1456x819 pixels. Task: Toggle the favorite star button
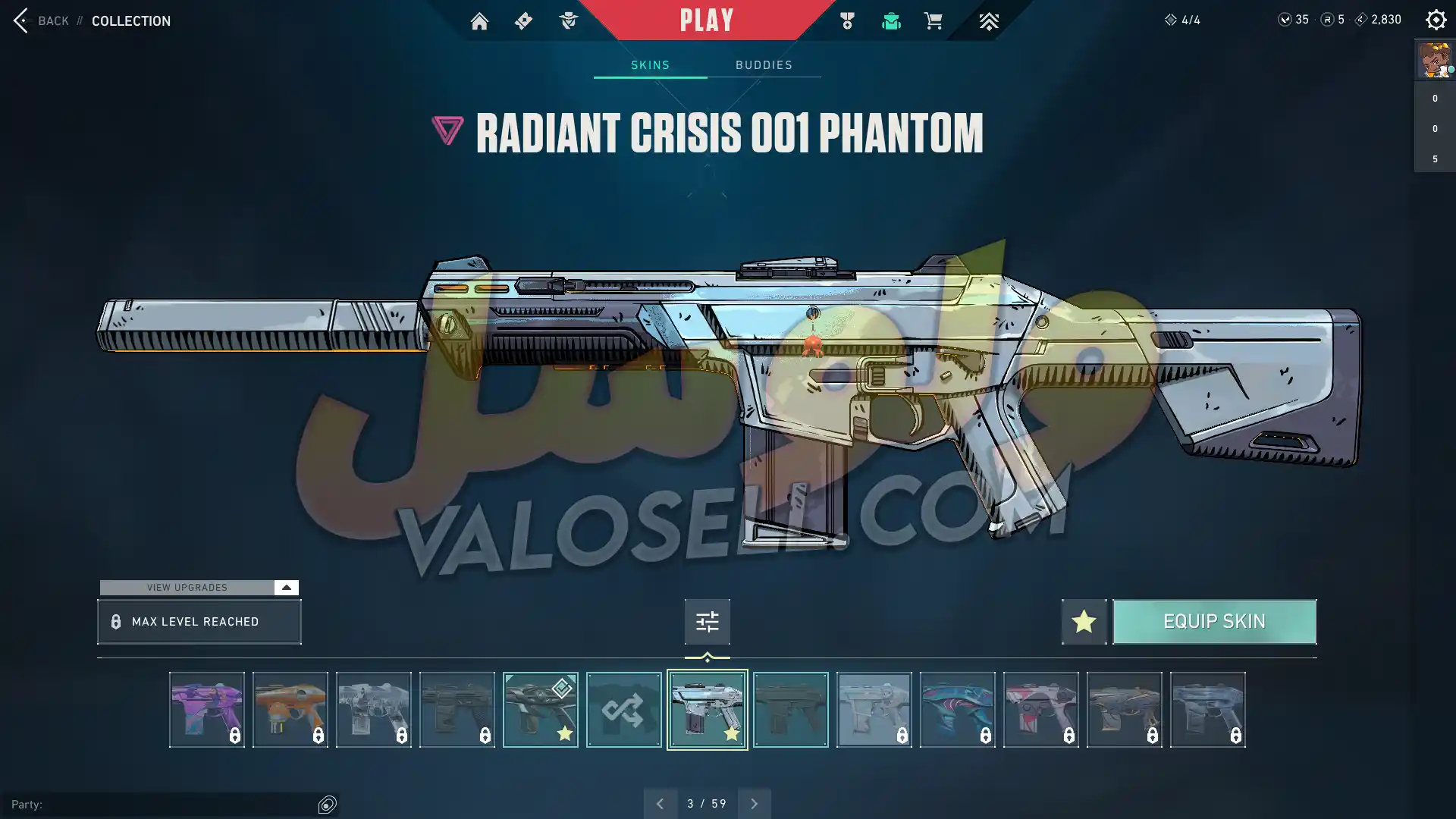point(1084,622)
